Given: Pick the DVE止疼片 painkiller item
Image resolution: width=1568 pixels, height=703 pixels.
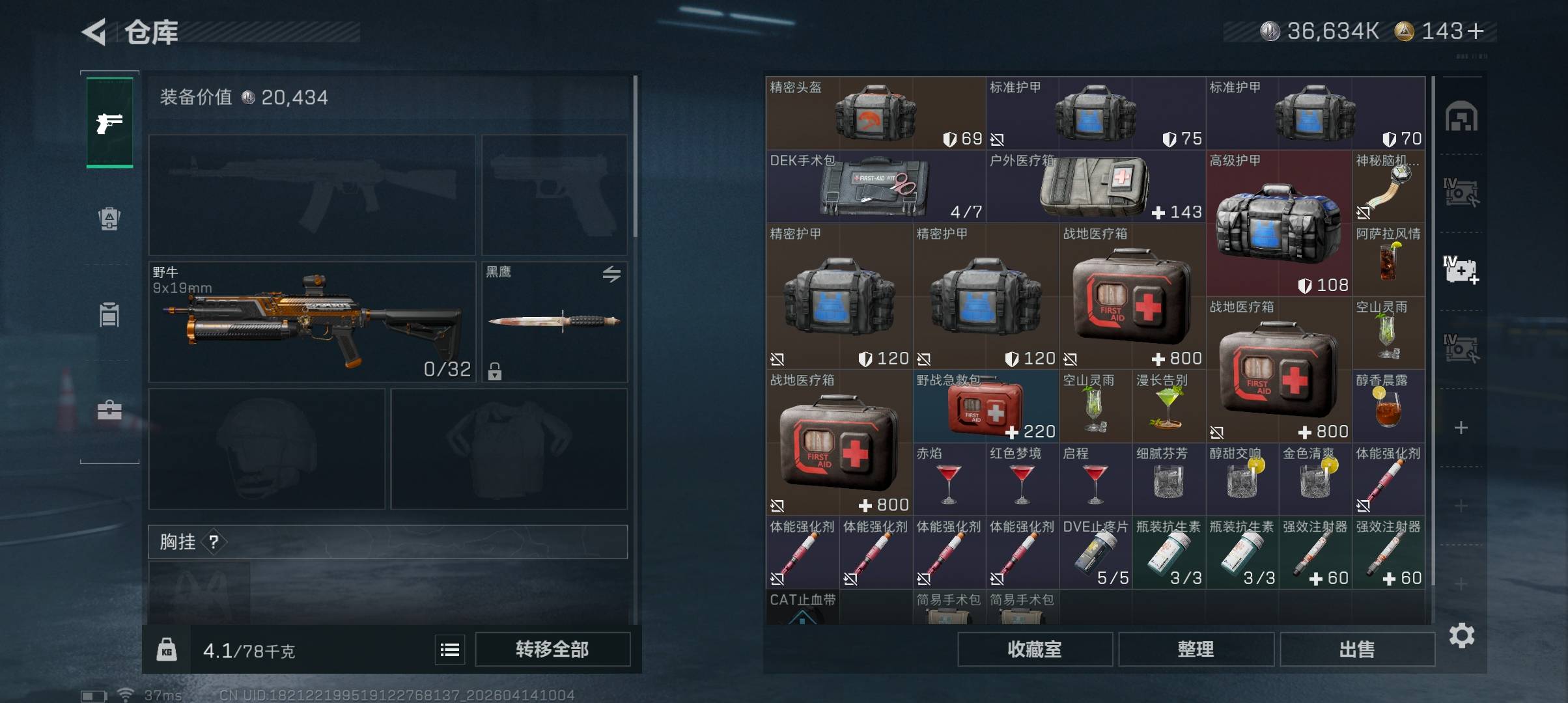Looking at the screenshot, I should (1095, 553).
